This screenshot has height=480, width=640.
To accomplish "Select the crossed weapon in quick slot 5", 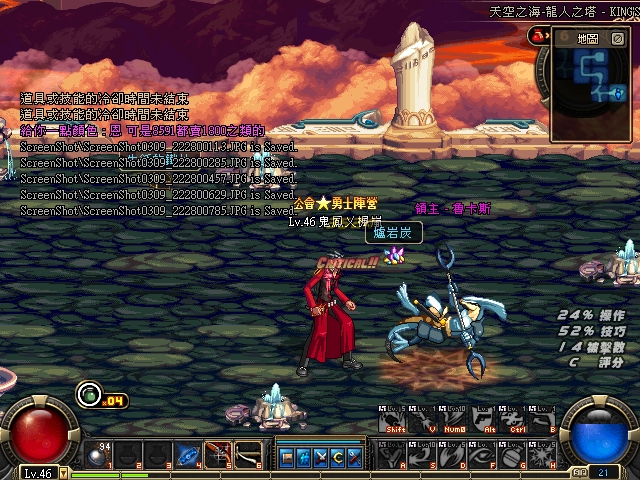I will pos(218,455).
